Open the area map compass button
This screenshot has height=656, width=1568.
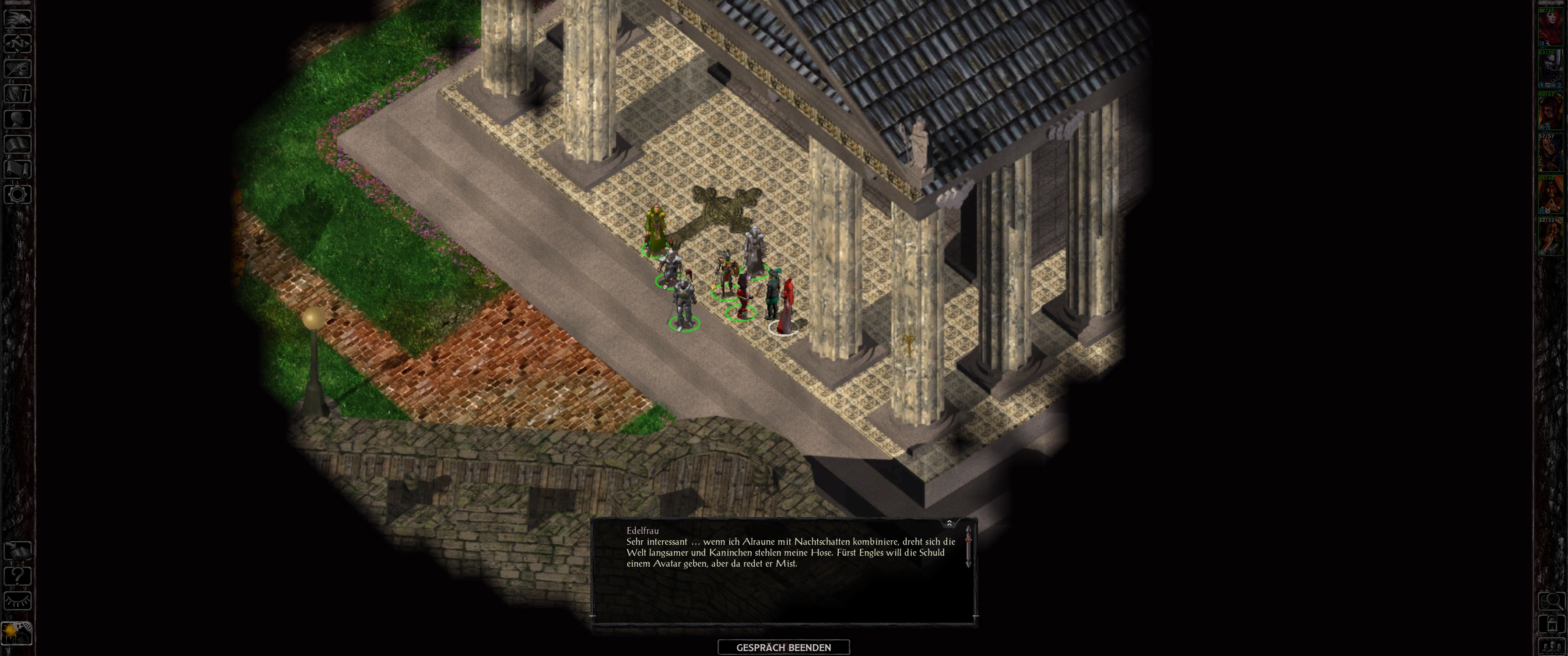click(x=18, y=43)
